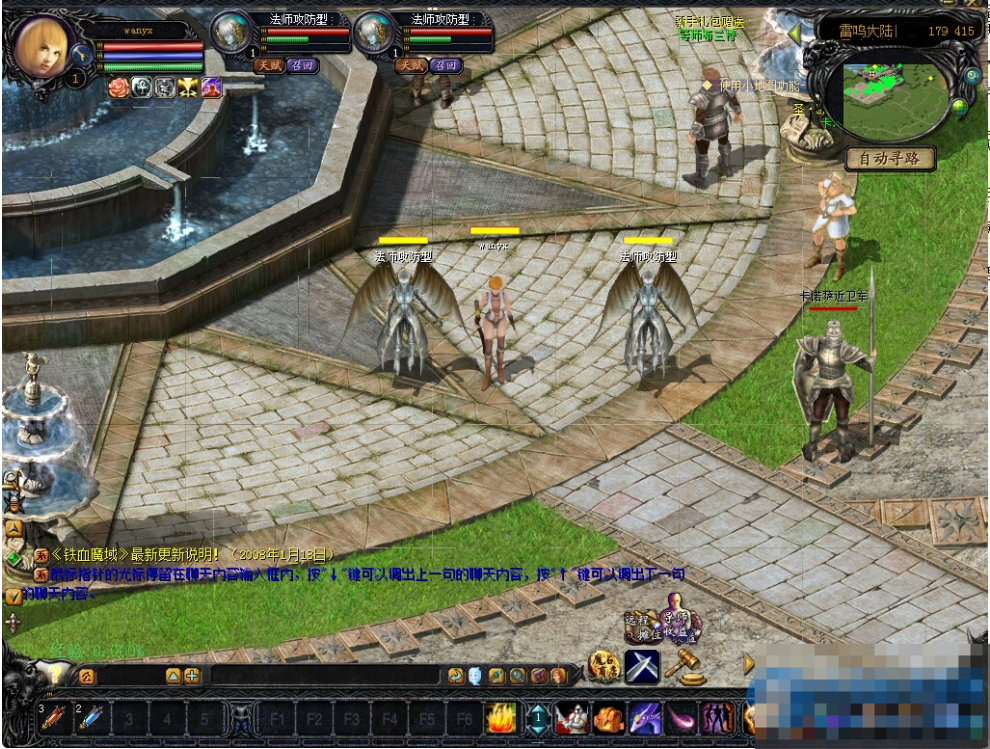Select the rose buff icon under player bars
Viewport: 990px width, 749px height.
pos(118,87)
